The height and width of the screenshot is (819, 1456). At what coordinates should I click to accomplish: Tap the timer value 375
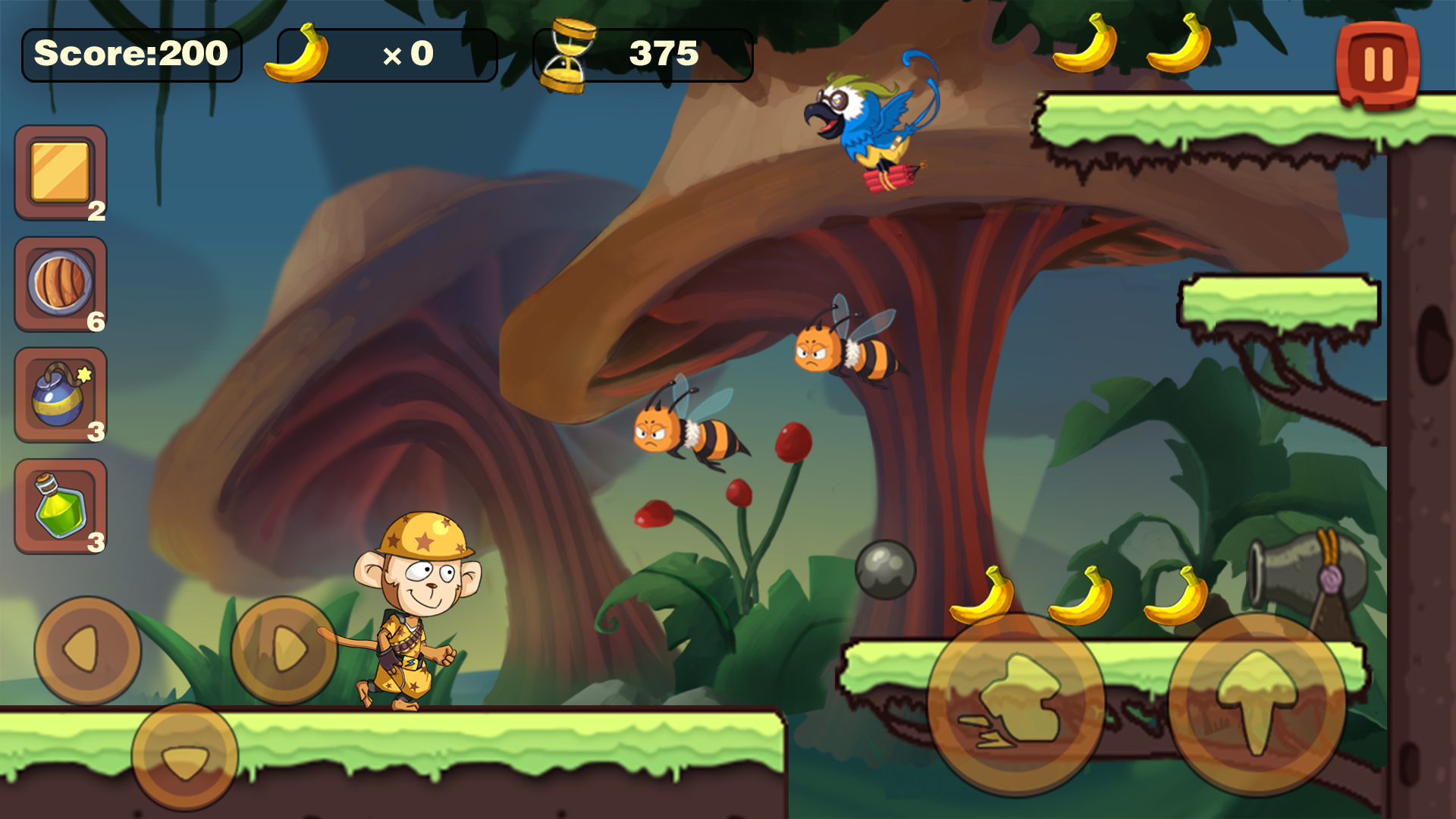(664, 53)
